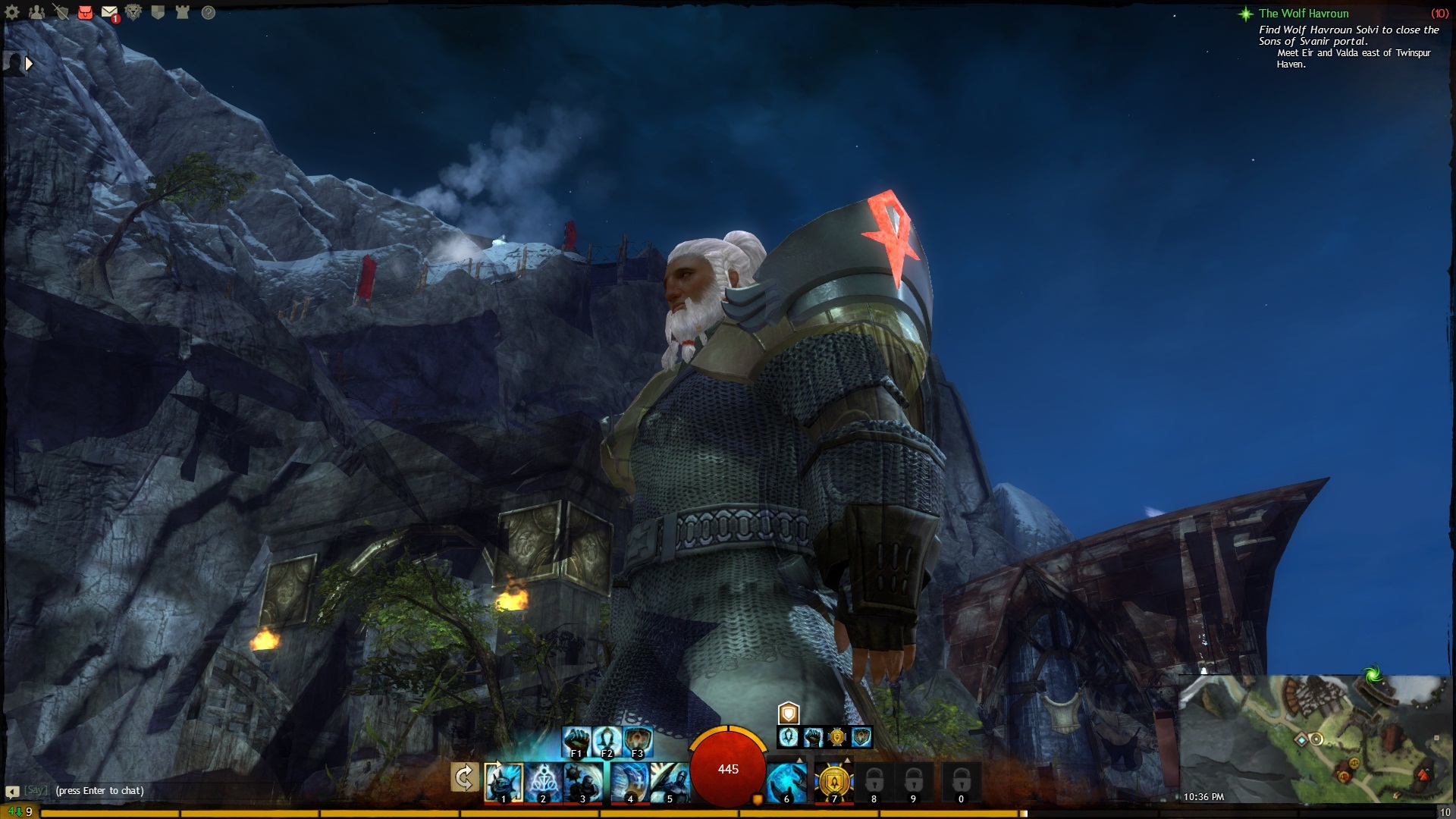
Task: Activate the F1 fist virtue skill
Action: [x=576, y=741]
